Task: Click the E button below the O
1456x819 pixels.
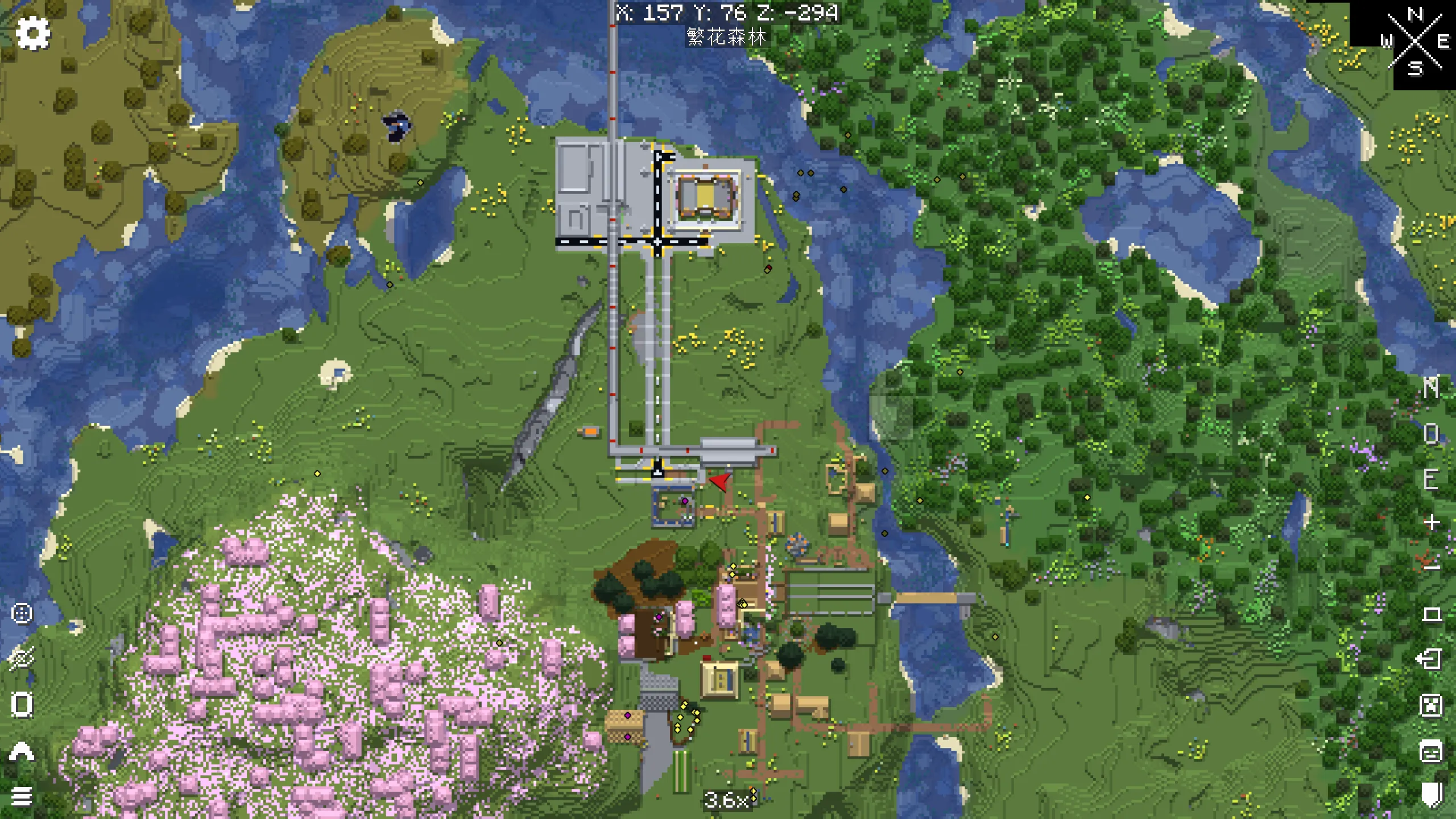Action: pos(1431,479)
